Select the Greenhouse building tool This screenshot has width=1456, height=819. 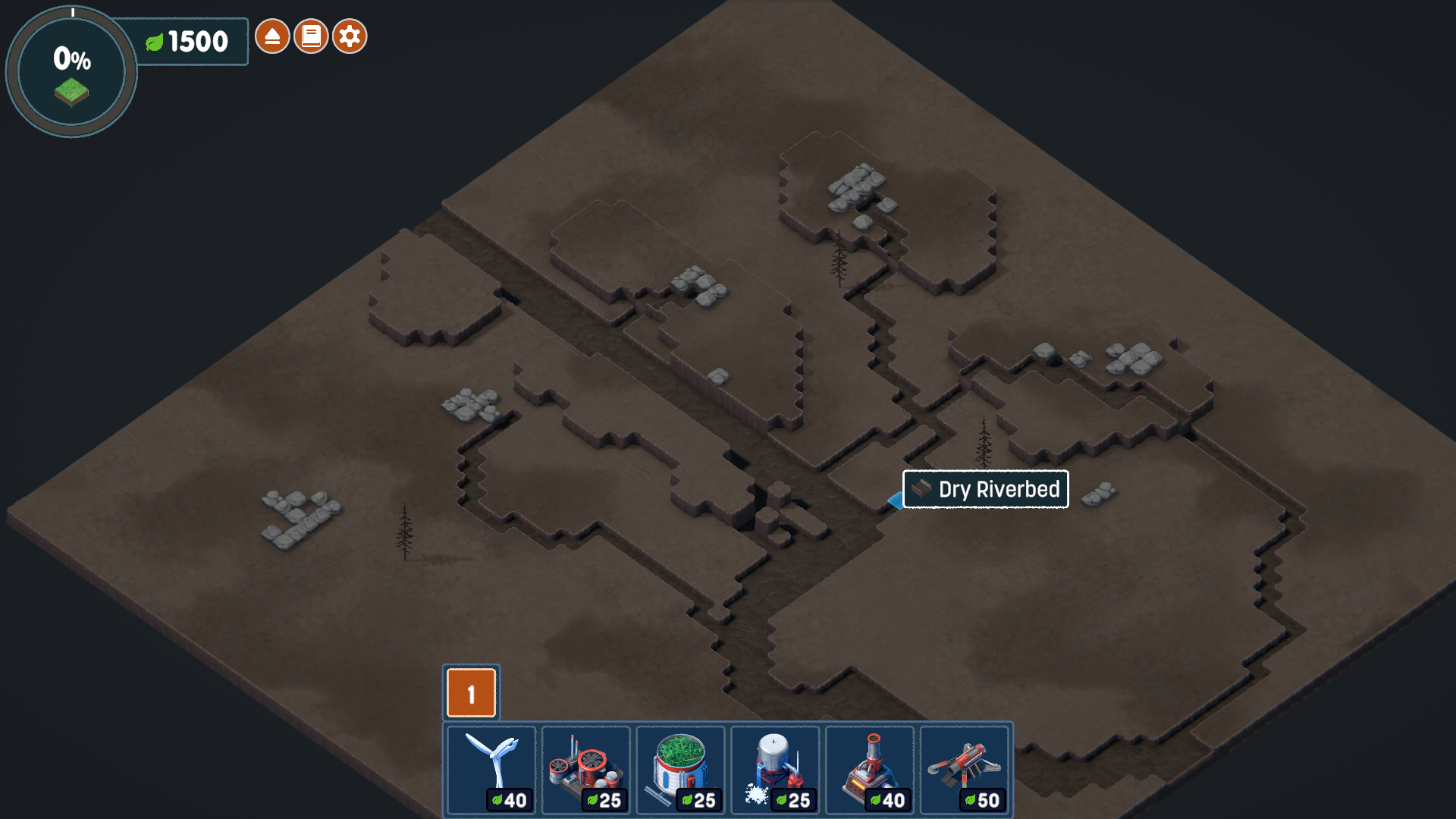point(680,766)
